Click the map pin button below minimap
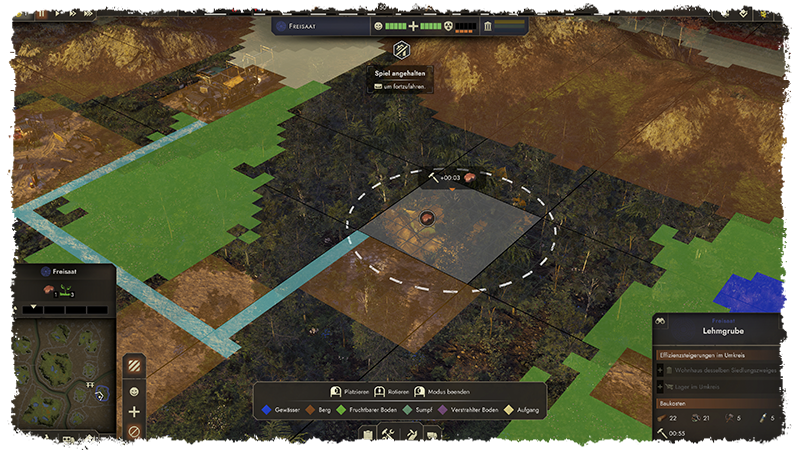The height and width of the screenshot is (450, 800). tap(27, 439)
